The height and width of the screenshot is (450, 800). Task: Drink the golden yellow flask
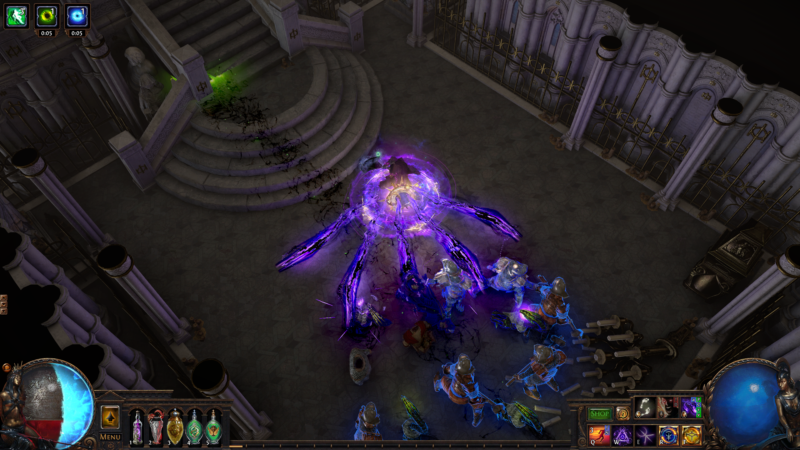point(175,428)
